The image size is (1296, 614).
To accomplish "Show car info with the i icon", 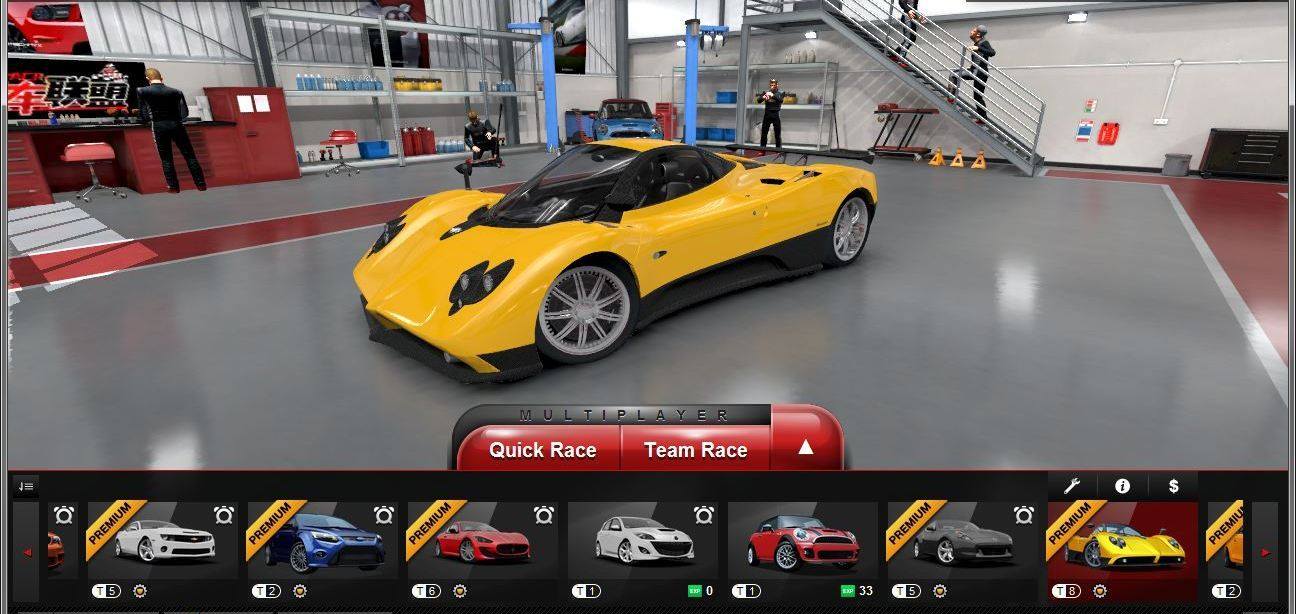I will click(x=1122, y=486).
